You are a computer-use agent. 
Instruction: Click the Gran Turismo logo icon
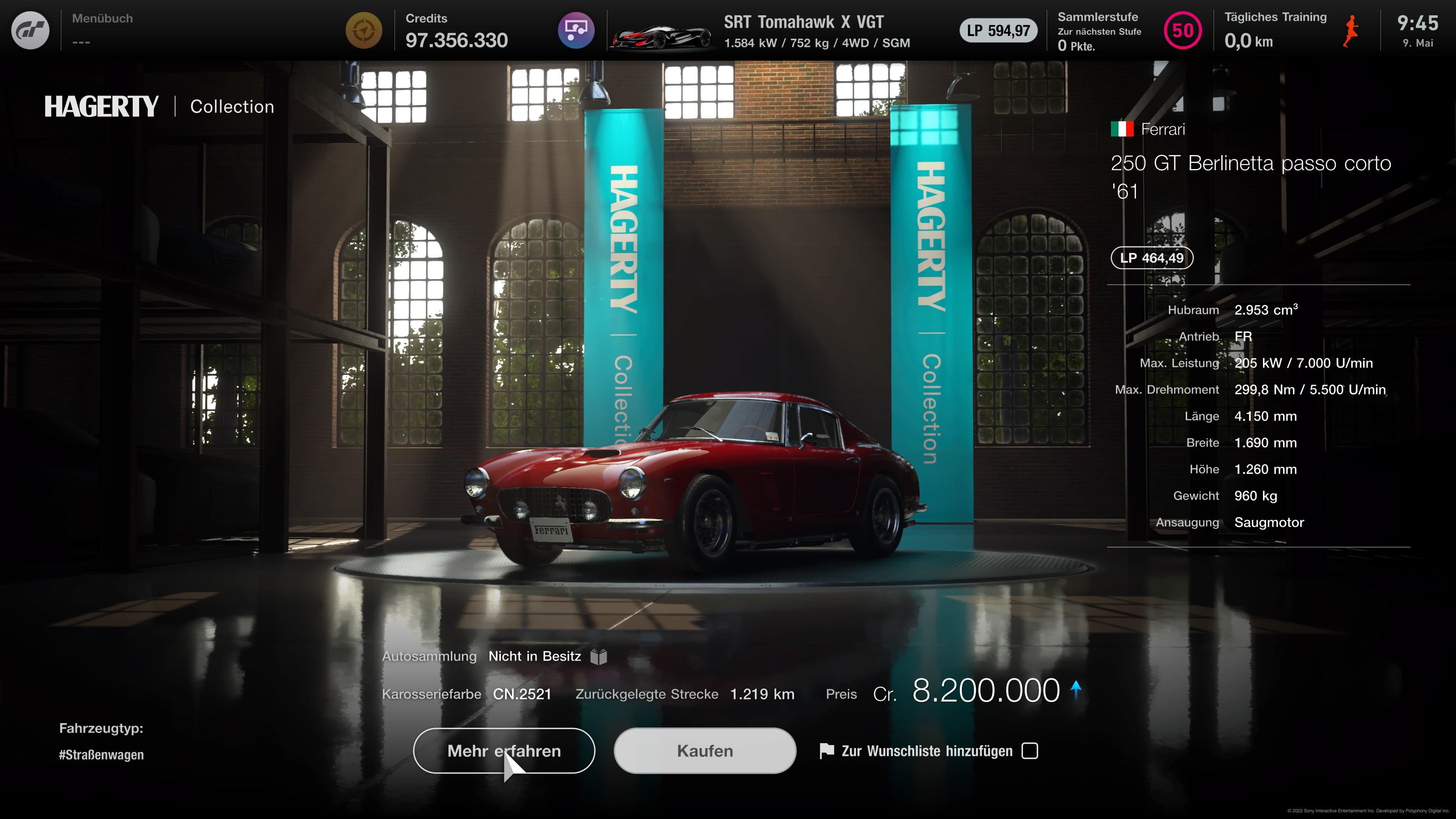30,30
